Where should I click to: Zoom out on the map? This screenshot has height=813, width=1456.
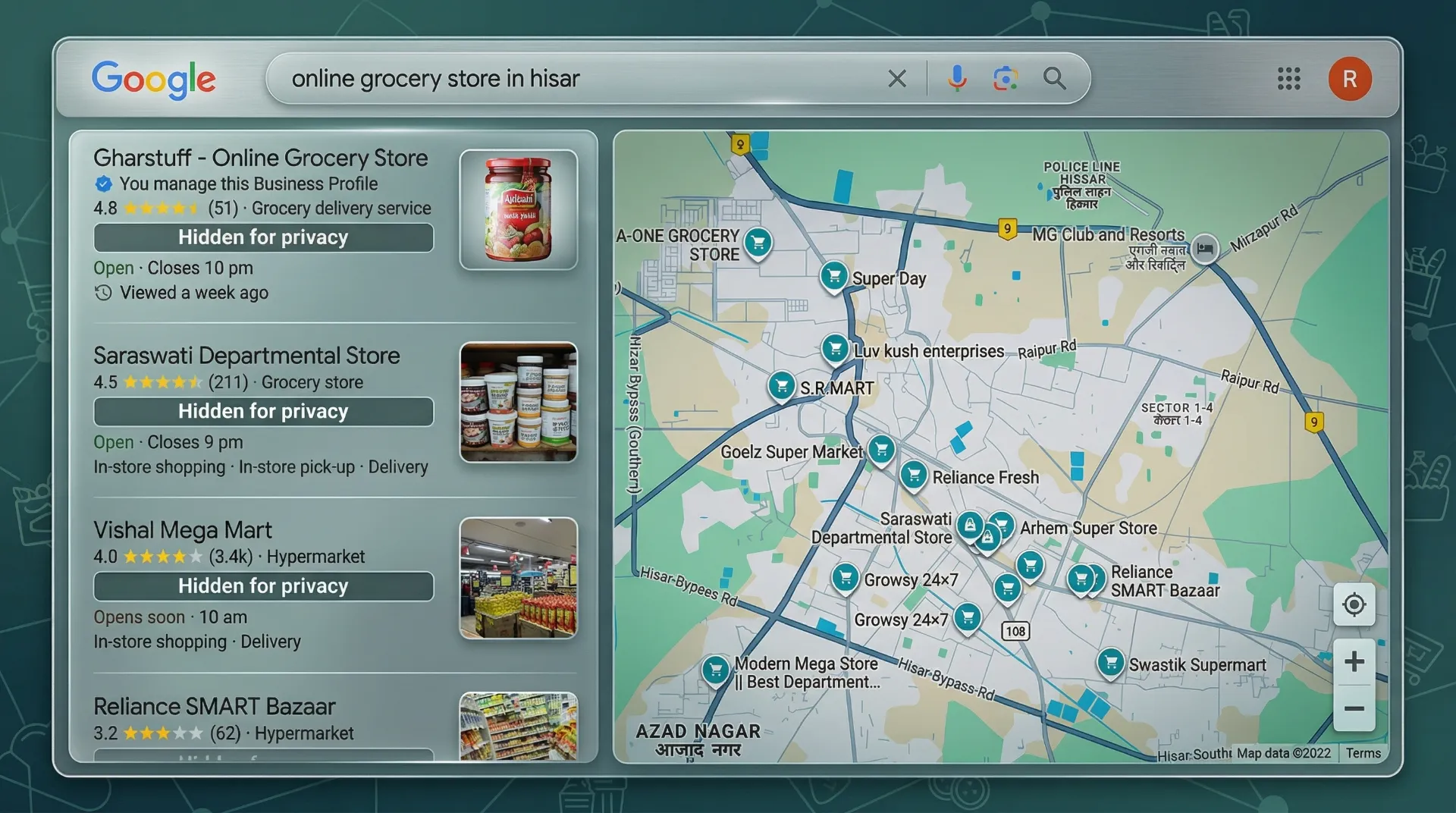point(1354,708)
